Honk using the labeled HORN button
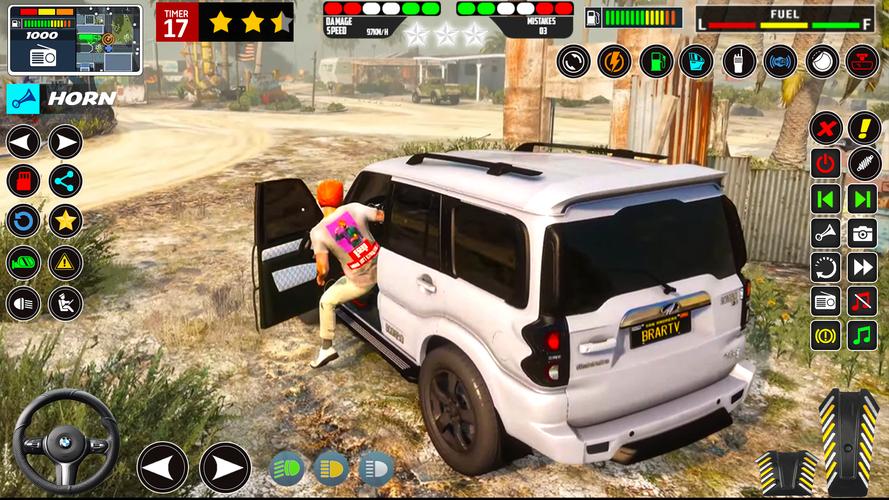 click(x=61, y=98)
